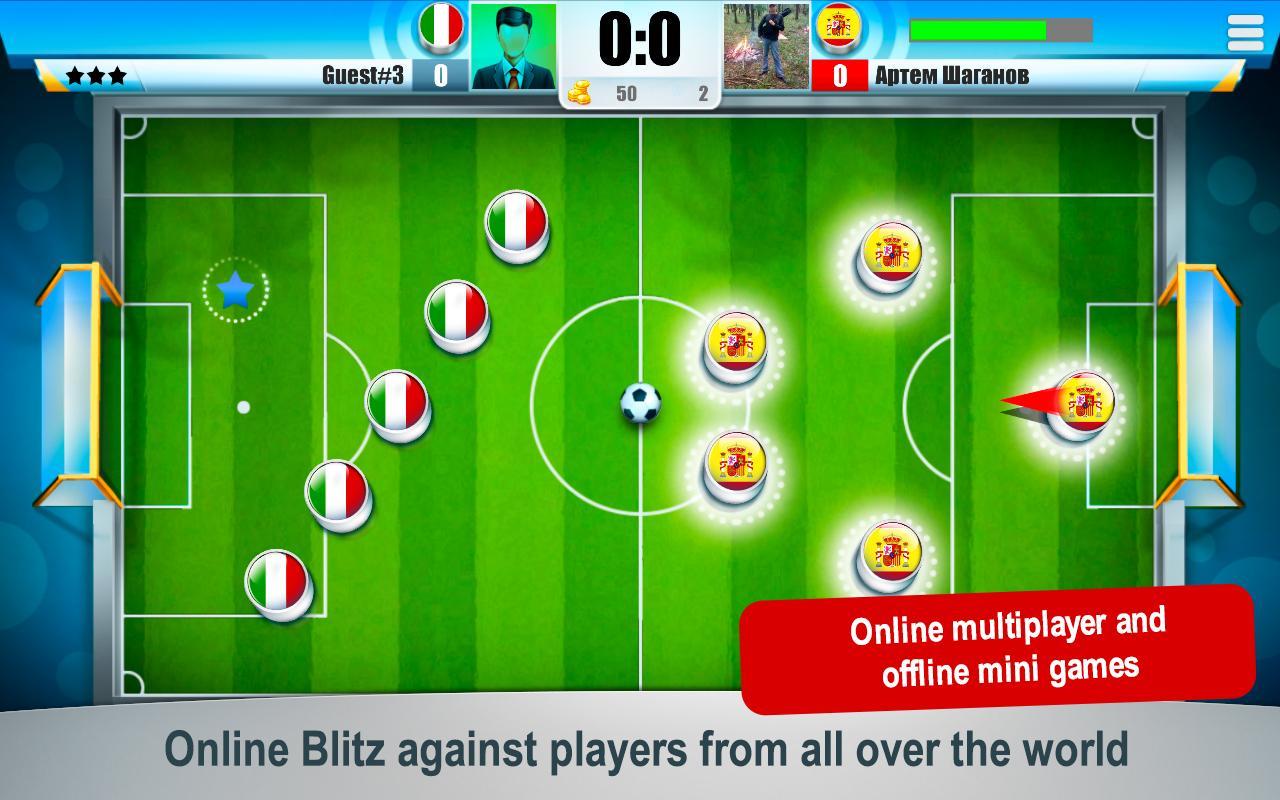Select the glowing Spanish piece near center circle

[x=737, y=350]
